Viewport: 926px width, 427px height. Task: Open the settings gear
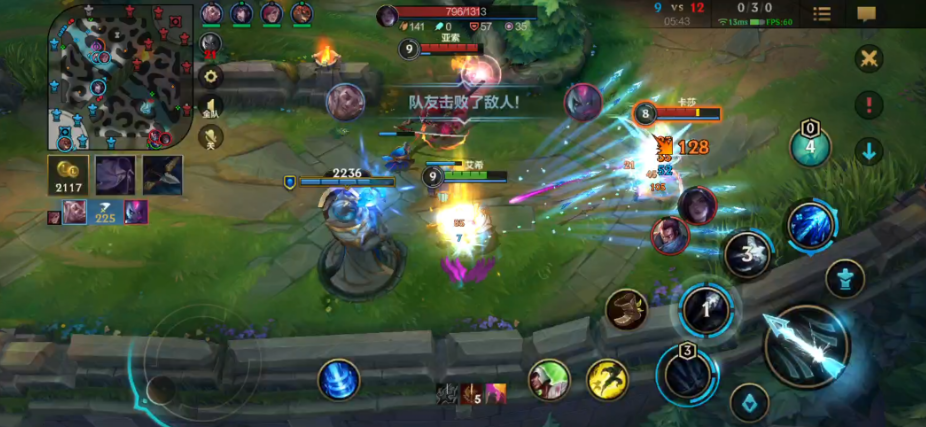pyautogui.click(x=211, y=75)
